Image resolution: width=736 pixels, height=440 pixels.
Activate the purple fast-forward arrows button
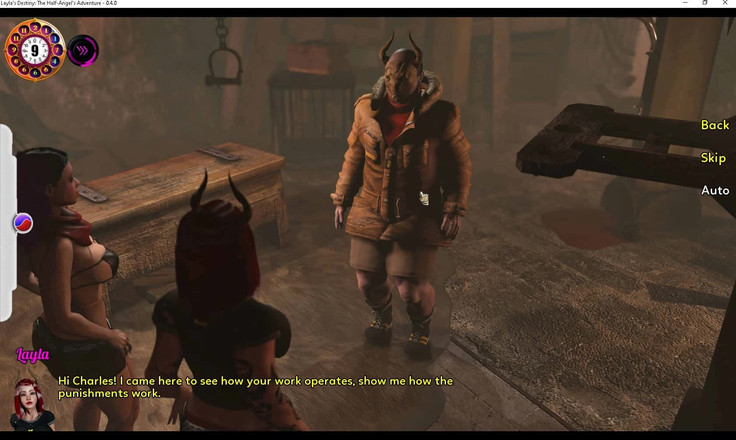(83, 50)
